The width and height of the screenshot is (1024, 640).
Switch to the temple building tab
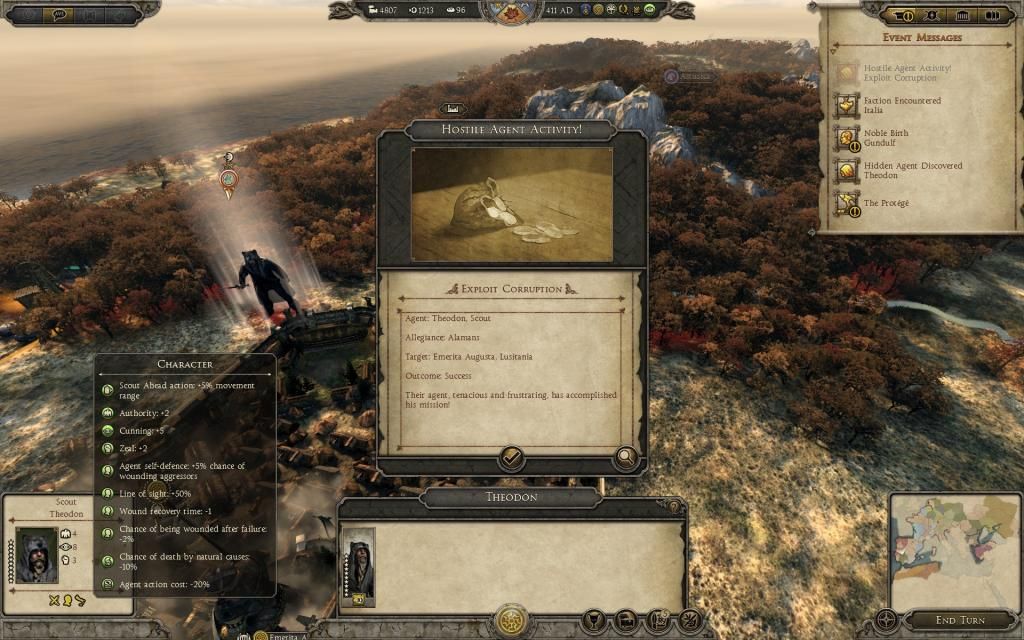point(963,15)
